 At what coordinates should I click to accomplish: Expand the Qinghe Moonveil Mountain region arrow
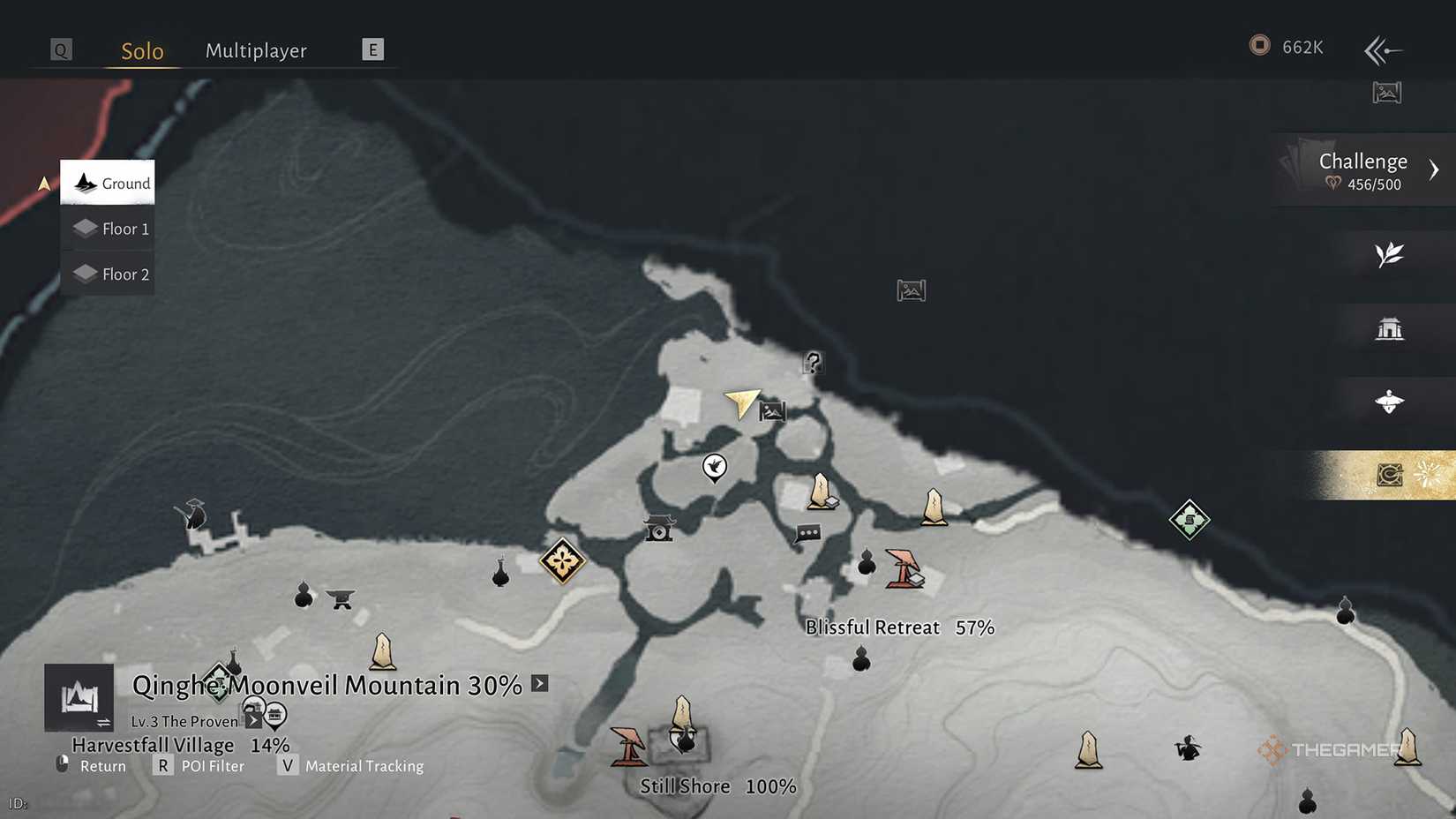(x=540, y=684)
